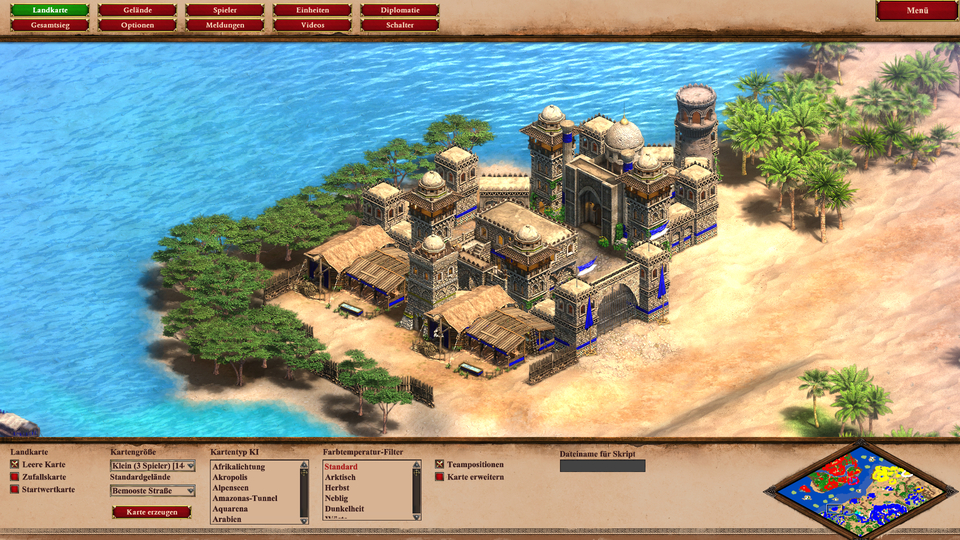This screenshot has height=540, width=960.
Task: Enable the Karte erweitern checkbox
Action: (x=440, y=477)
